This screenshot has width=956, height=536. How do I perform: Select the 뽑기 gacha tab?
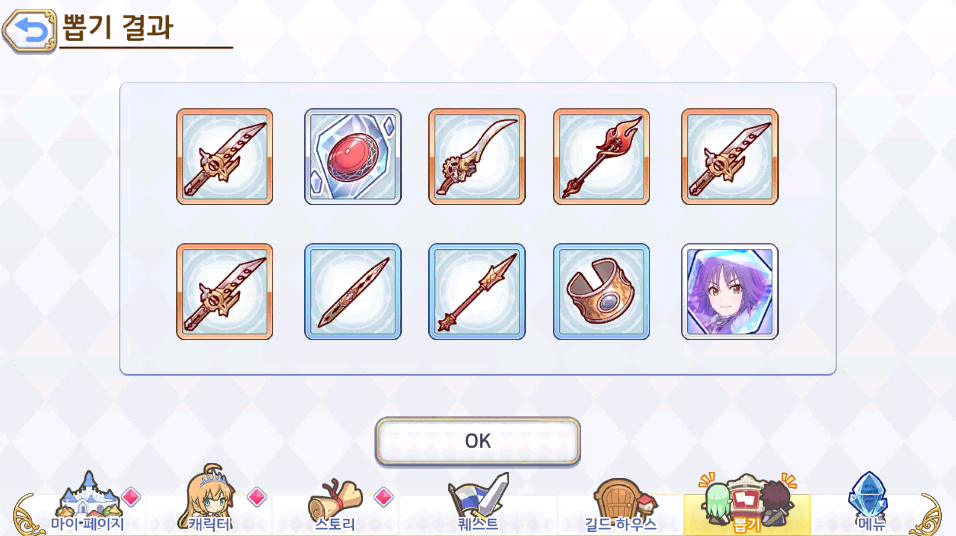(x=747, y=510)
